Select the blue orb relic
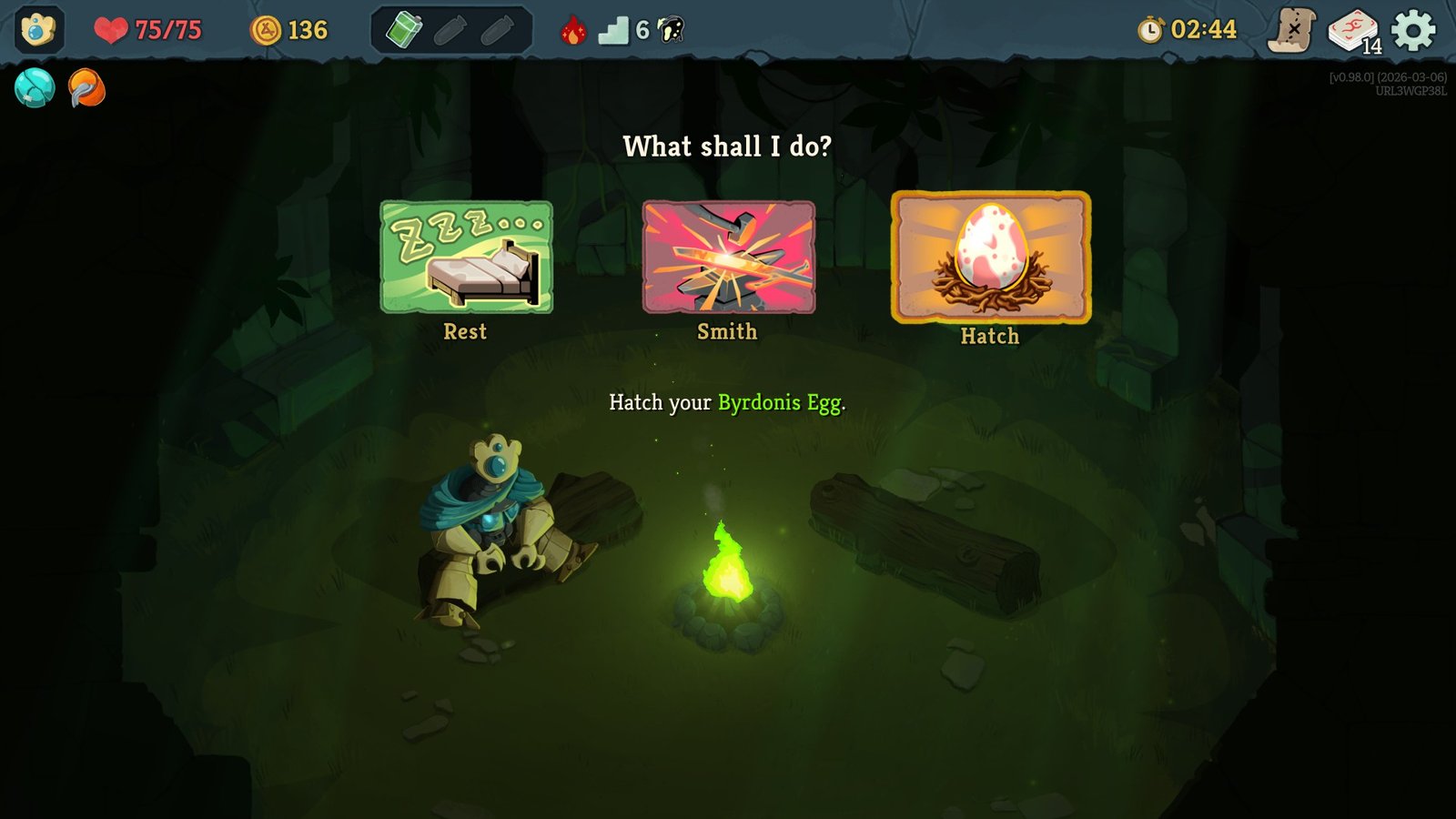Image resolution: width=1456 pixels, height=819 pixels. tap(33, 89)
